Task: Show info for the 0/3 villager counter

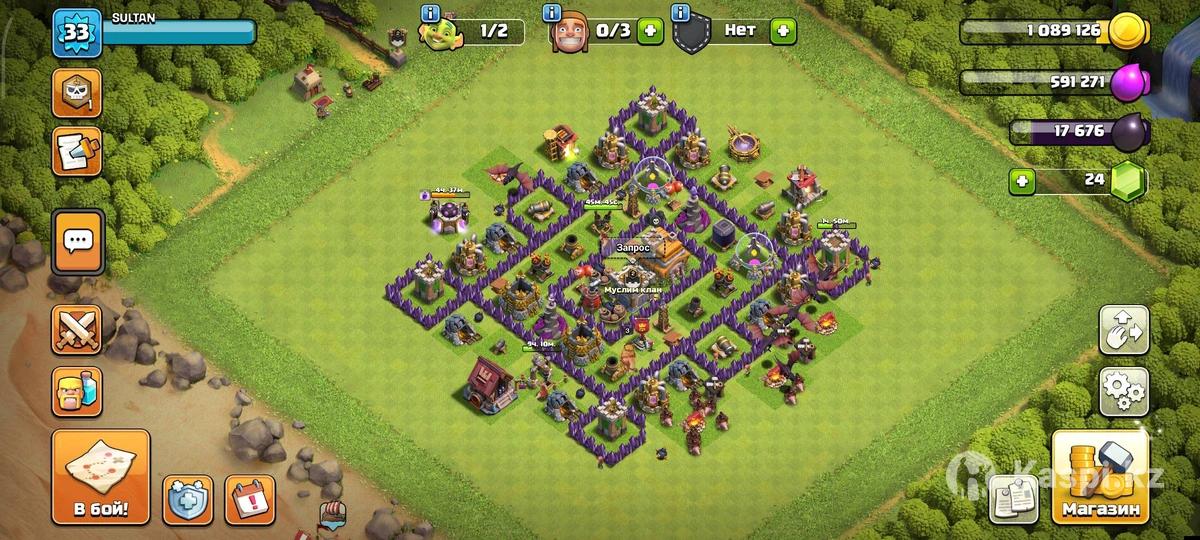Action: [552, 13]
